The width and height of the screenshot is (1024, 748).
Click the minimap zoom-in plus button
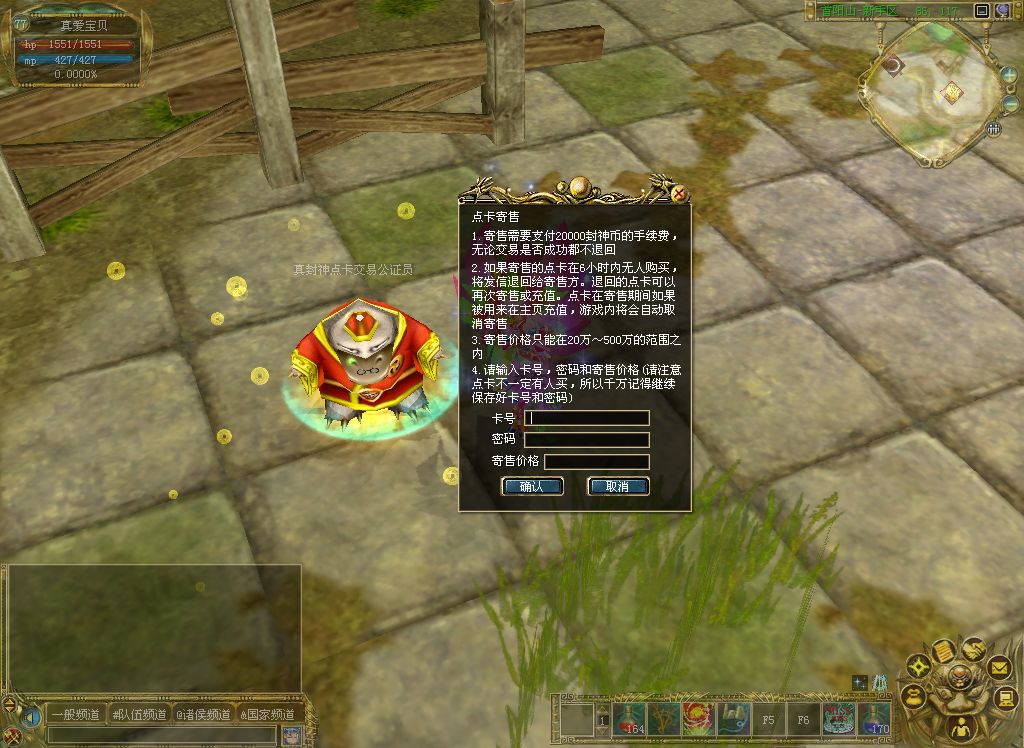[x=1009, y=75]
